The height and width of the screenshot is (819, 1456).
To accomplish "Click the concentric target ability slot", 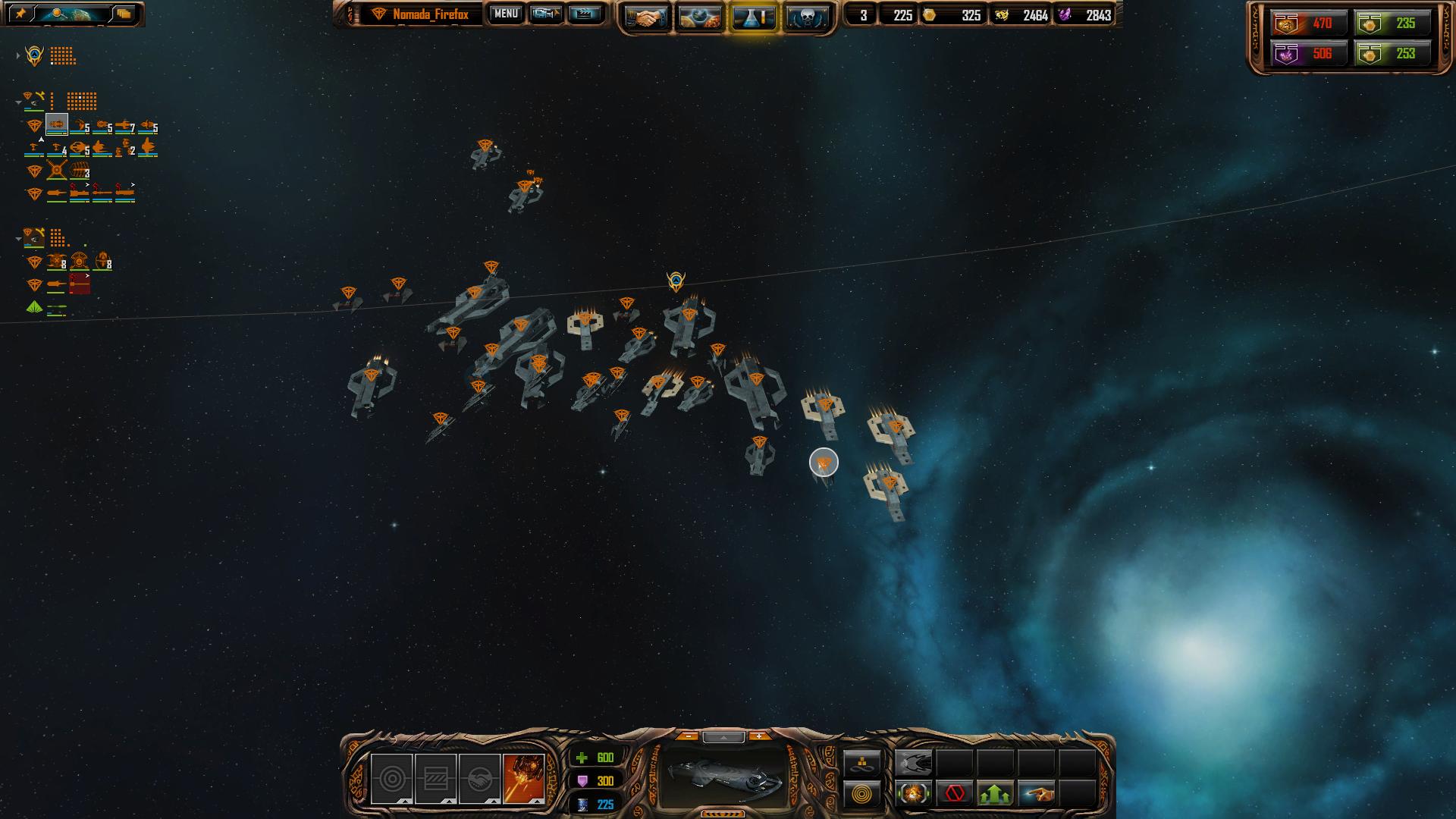I will click(x=391, y=779).
